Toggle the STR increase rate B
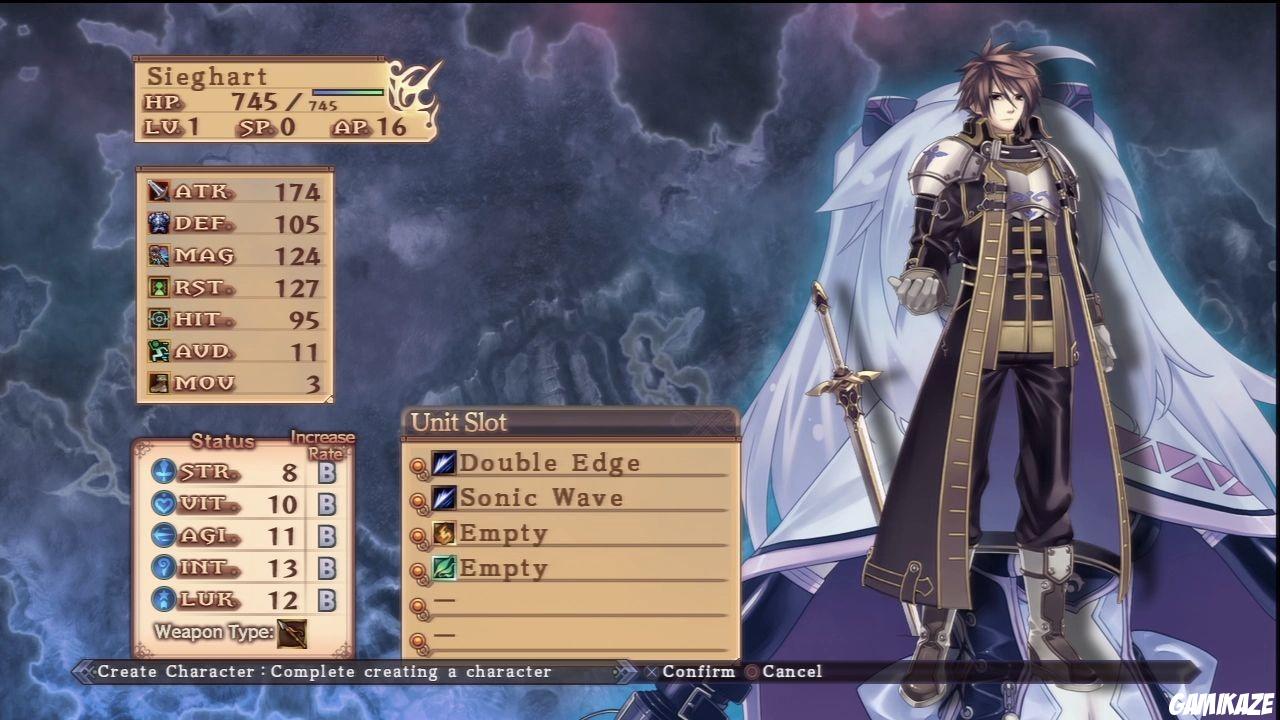This screenshot has height=720, width=1280. (326, 470)
